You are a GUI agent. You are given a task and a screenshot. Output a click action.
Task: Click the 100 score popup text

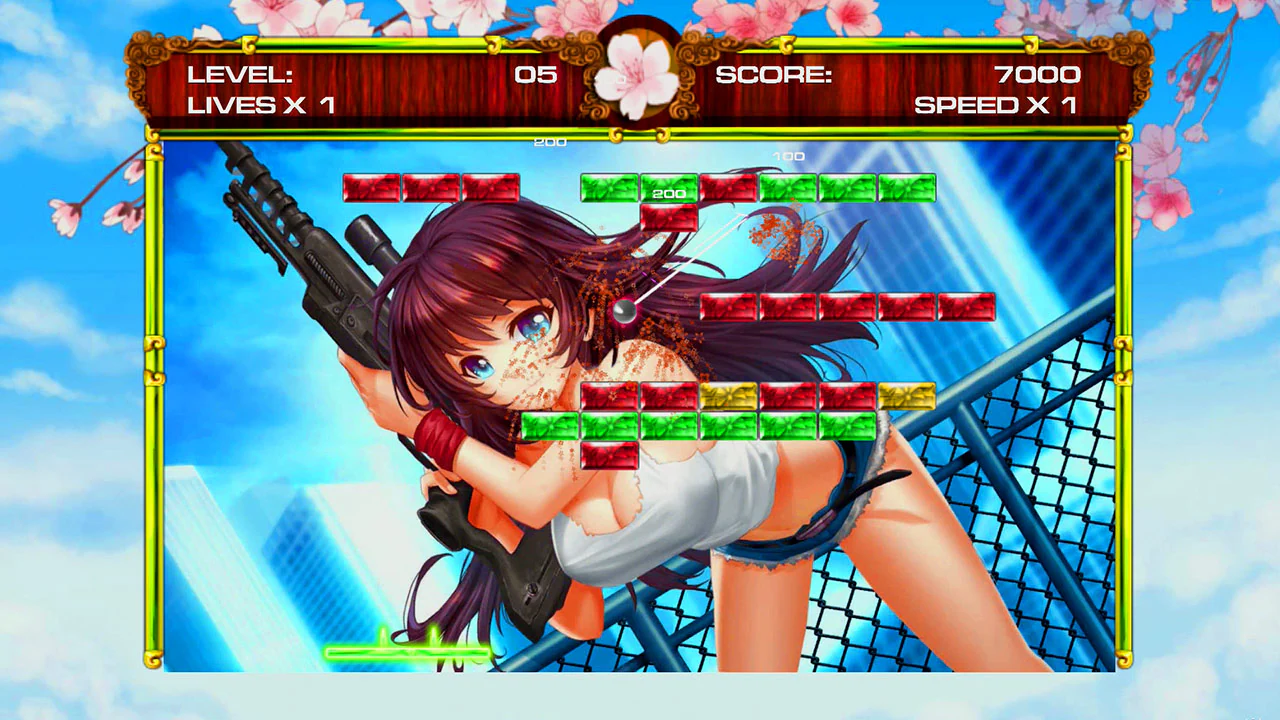coord(790,156)
